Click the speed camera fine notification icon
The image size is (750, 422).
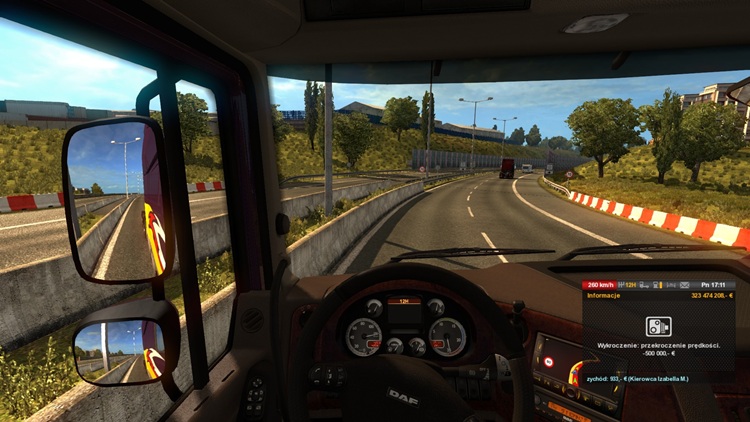click(658, 325)
